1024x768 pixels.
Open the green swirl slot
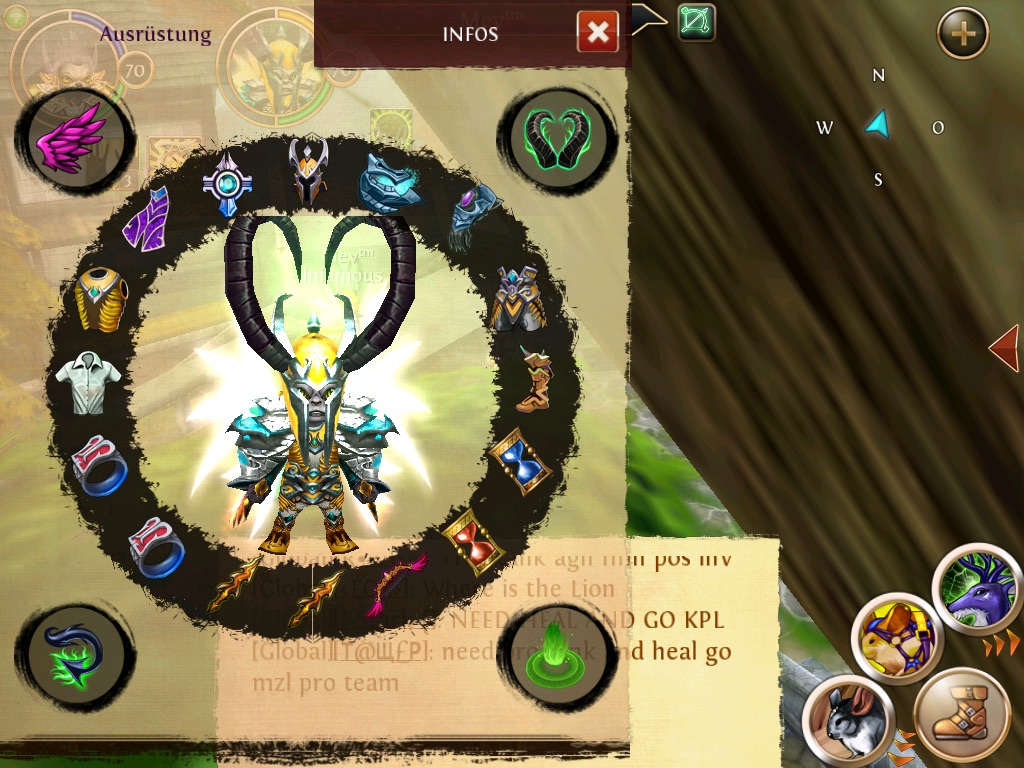[x=75, y=652]
